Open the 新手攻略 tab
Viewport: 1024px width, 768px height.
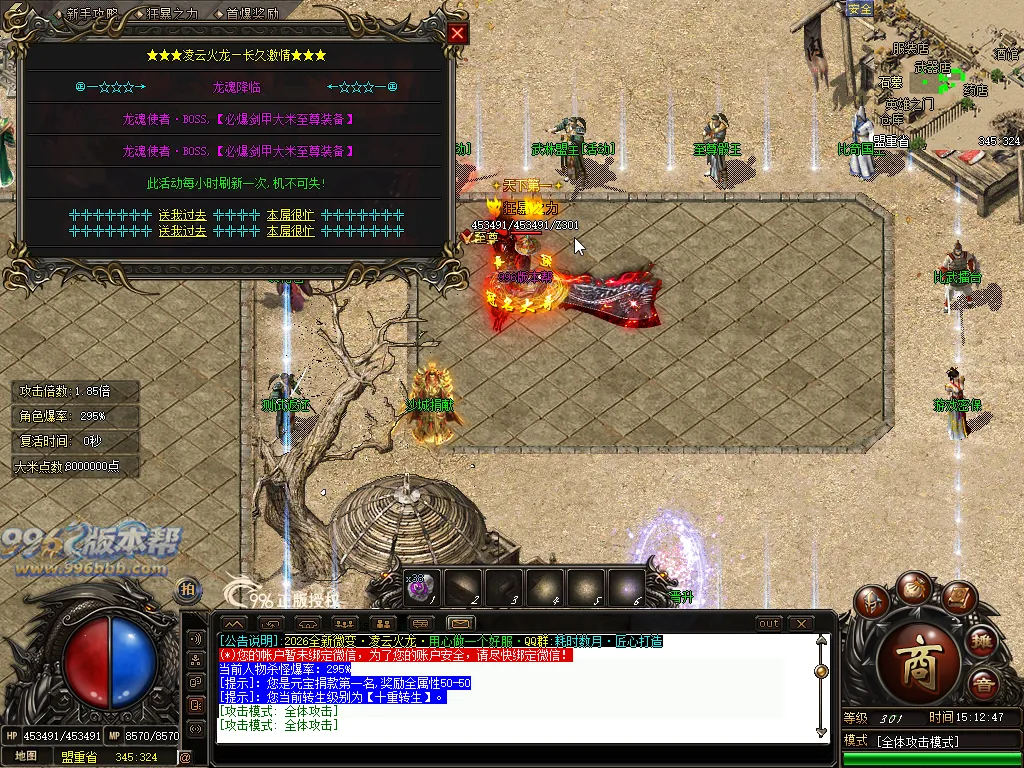click(x=92, y=14)
